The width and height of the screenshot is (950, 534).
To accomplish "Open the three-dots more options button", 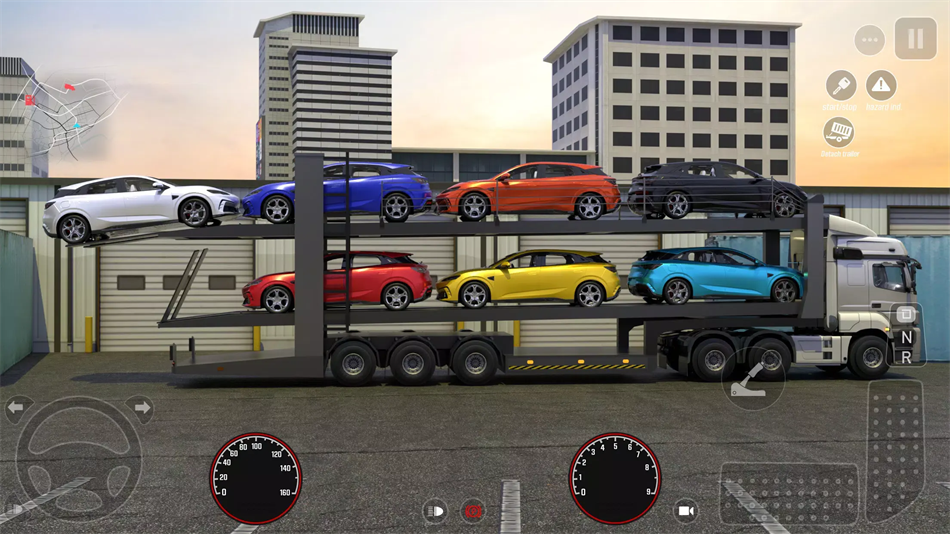I will [x=869, y=41].
